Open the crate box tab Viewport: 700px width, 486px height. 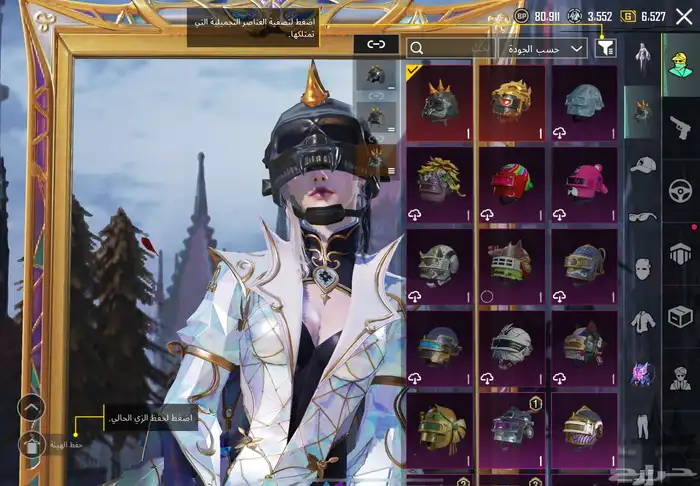[681, 318]
